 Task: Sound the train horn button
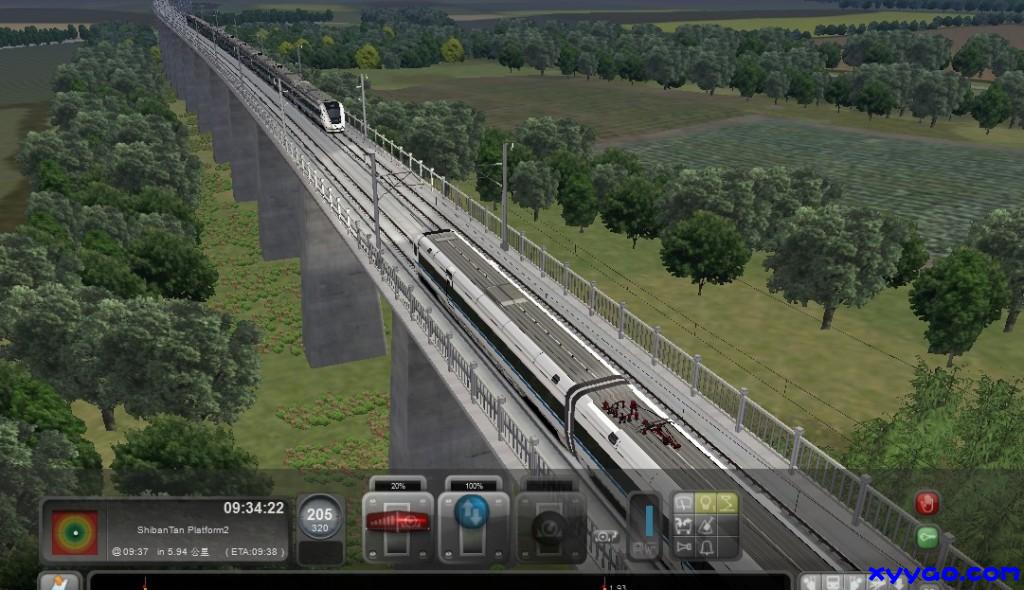685,547
